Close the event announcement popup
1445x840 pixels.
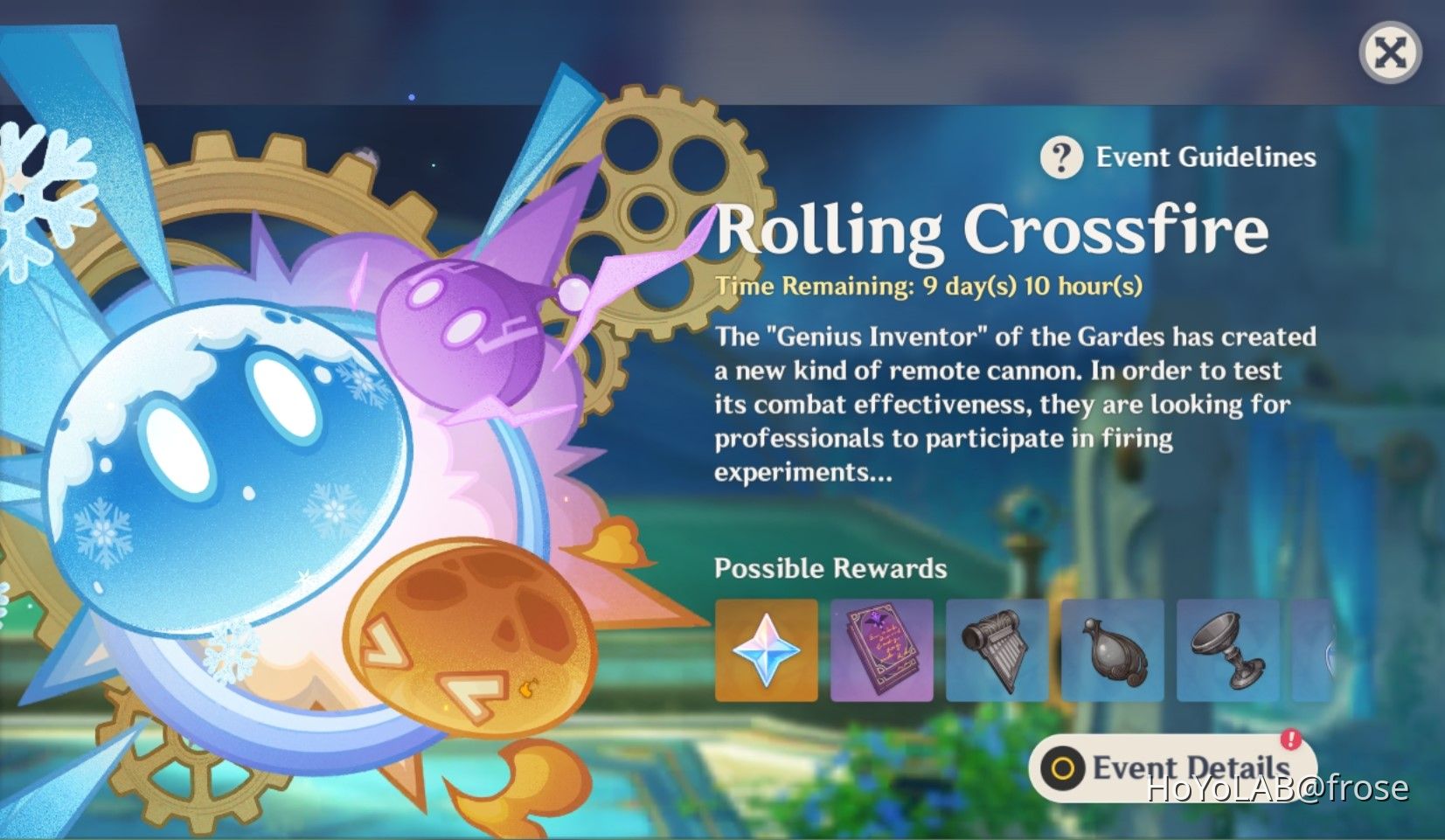pyautogui.click(x=1390, y=53)
